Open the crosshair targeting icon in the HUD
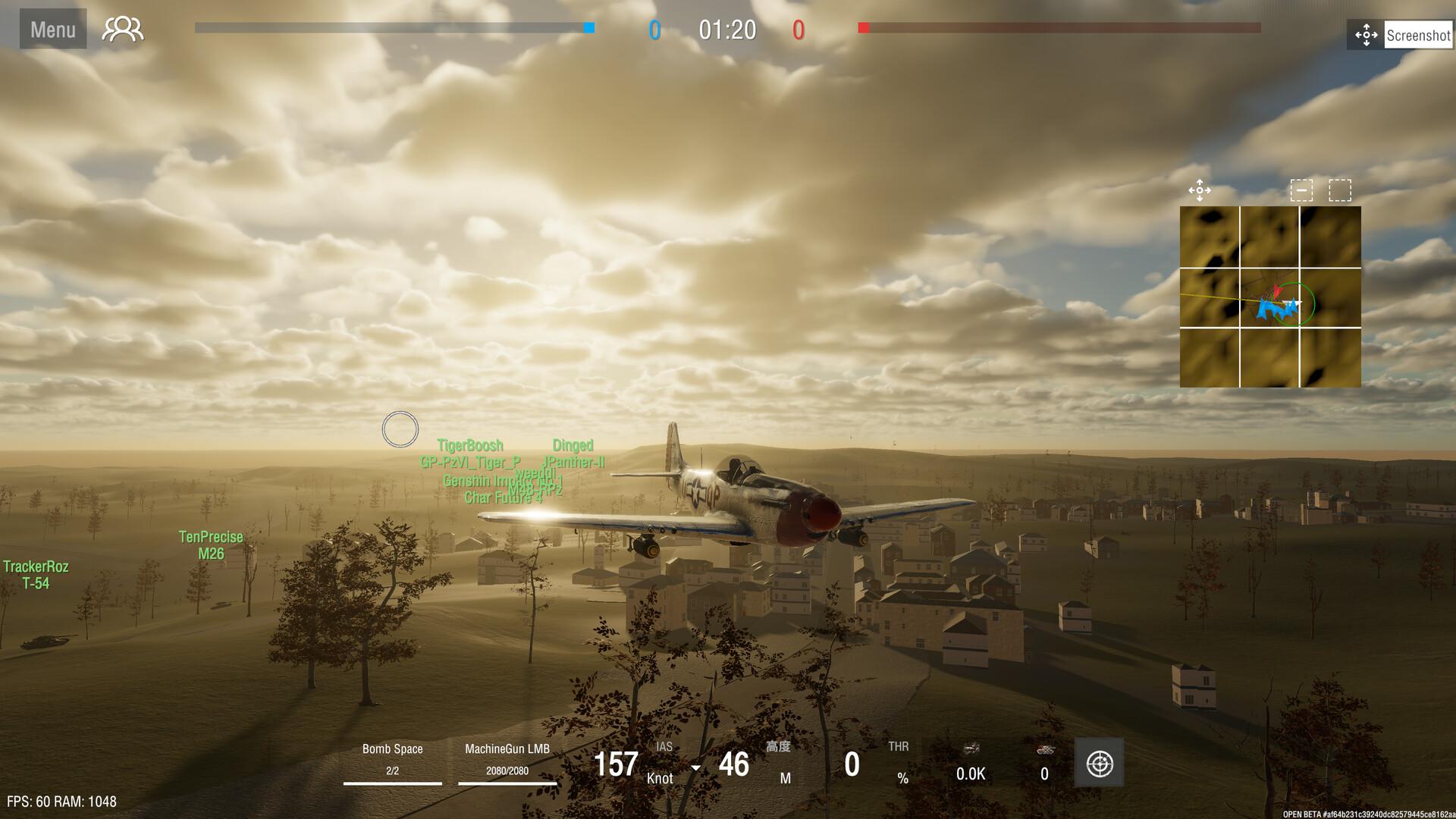The image size is (1456, 819). click(x=1099, y=762)
